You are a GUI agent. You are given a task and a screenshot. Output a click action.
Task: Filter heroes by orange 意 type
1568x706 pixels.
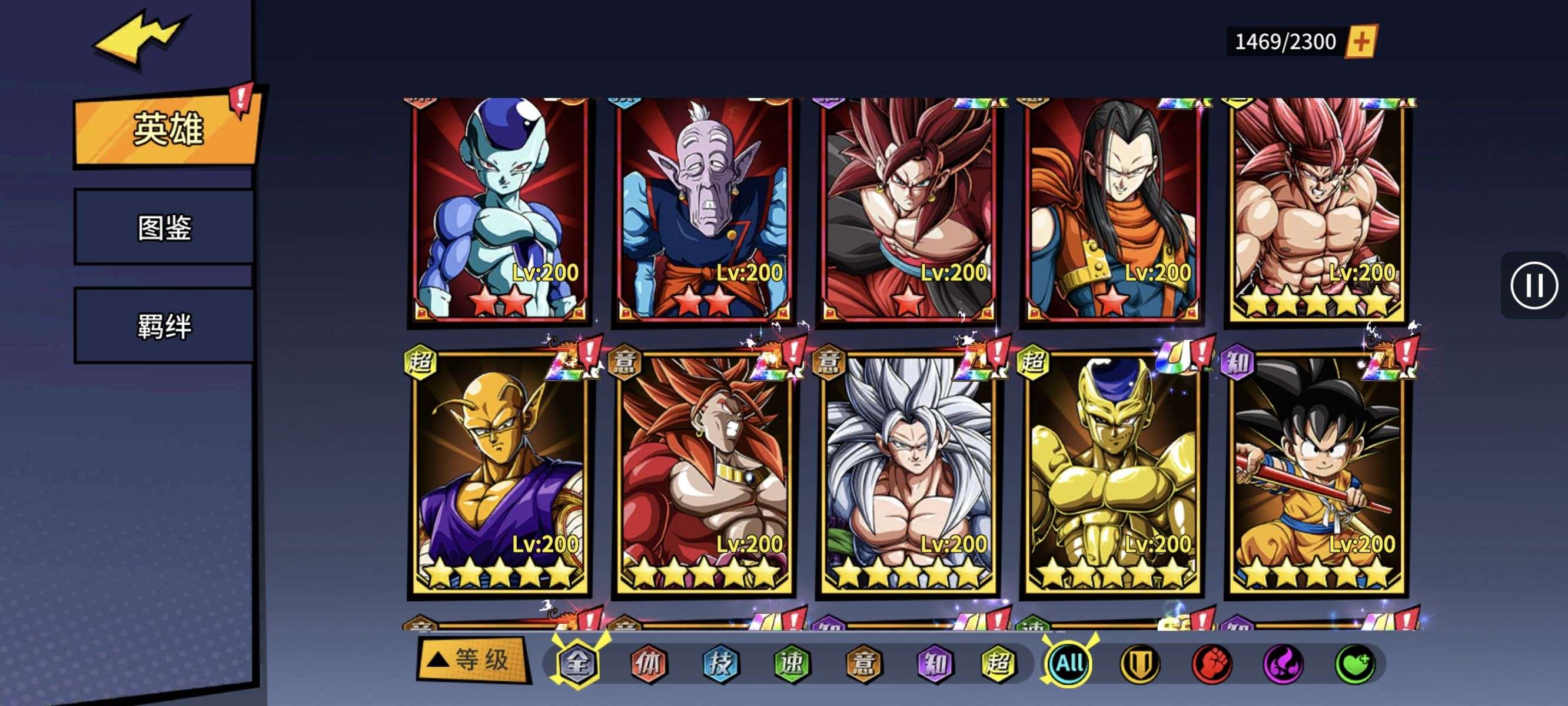863,664
